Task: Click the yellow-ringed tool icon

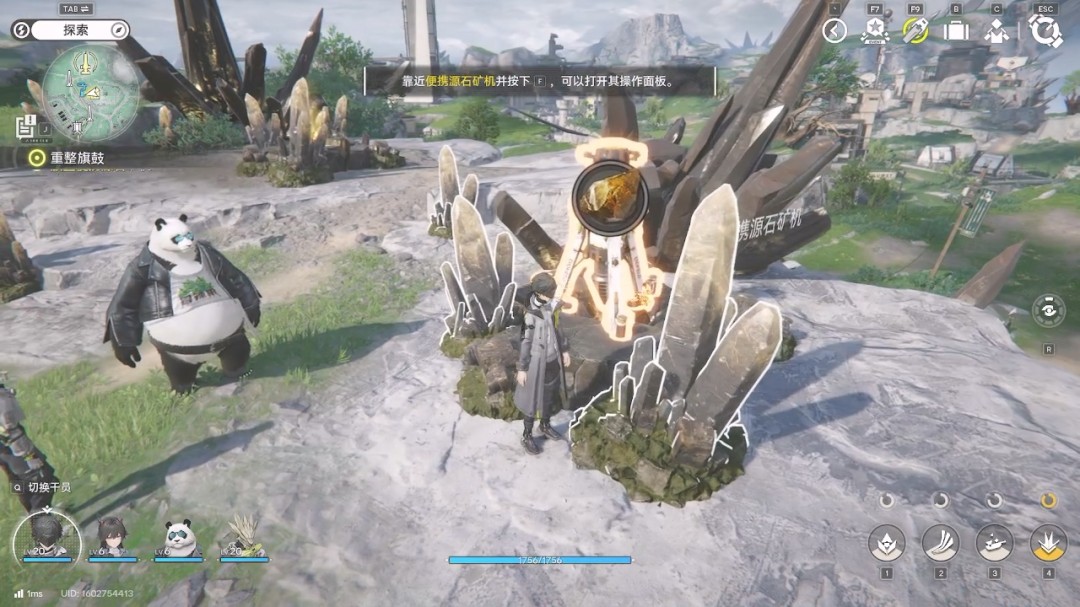Action: pos(915,31)
